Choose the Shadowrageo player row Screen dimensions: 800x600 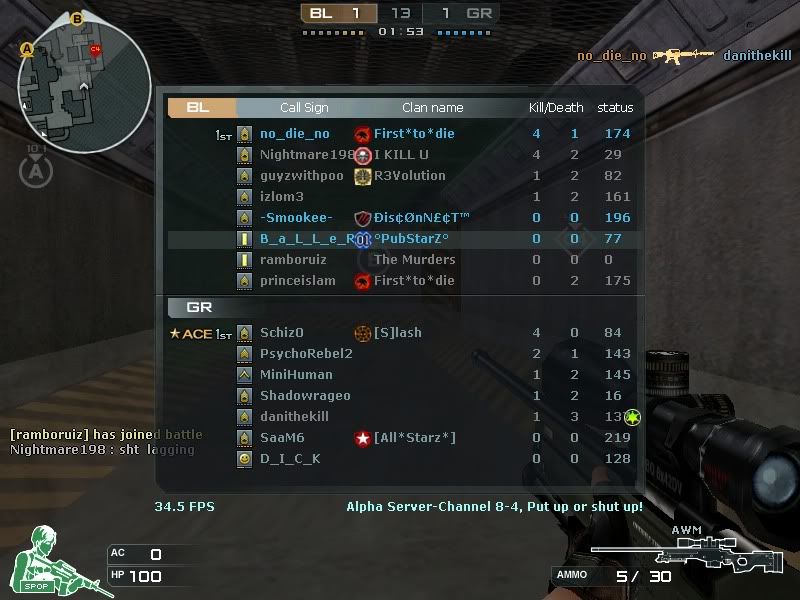400,396
